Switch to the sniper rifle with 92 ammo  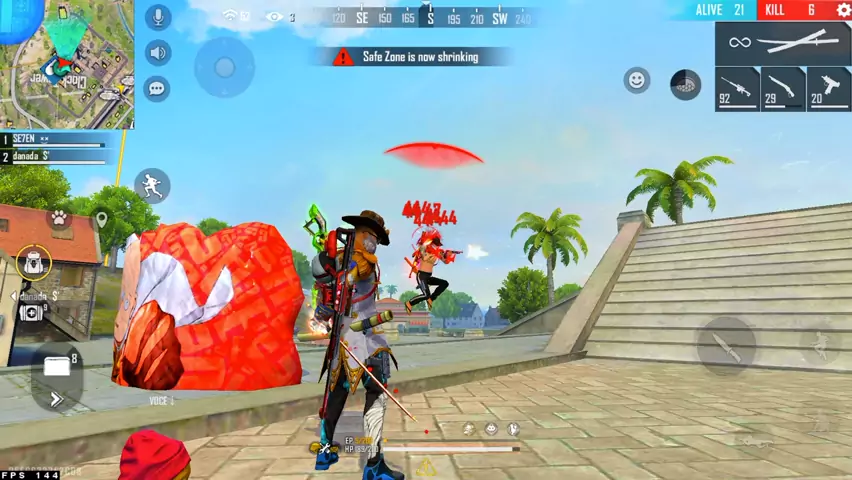[x=737, y=88]
